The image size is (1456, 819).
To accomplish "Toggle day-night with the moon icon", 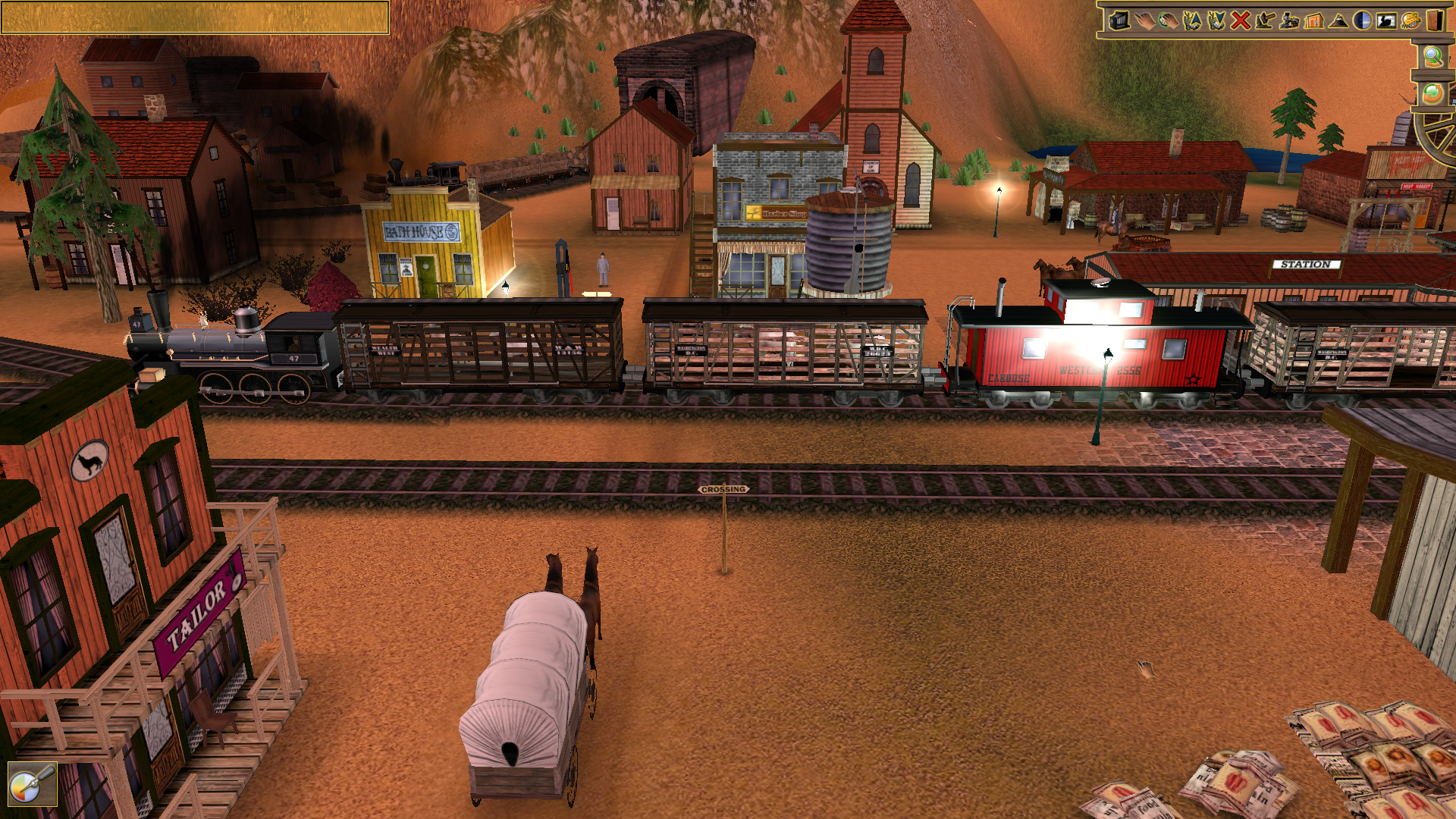I will click(x=1361, y=20).
